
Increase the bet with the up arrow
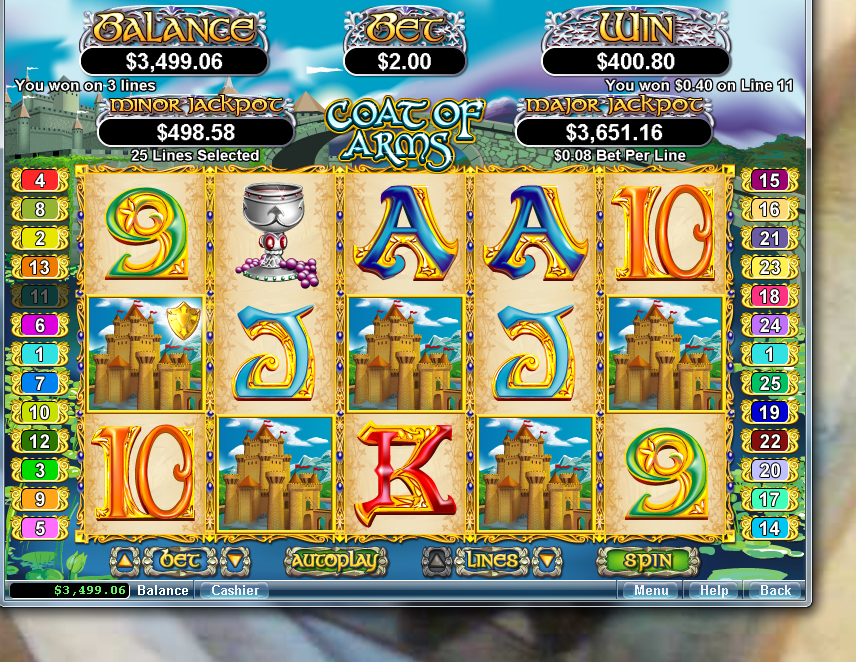tap(123, 561)
